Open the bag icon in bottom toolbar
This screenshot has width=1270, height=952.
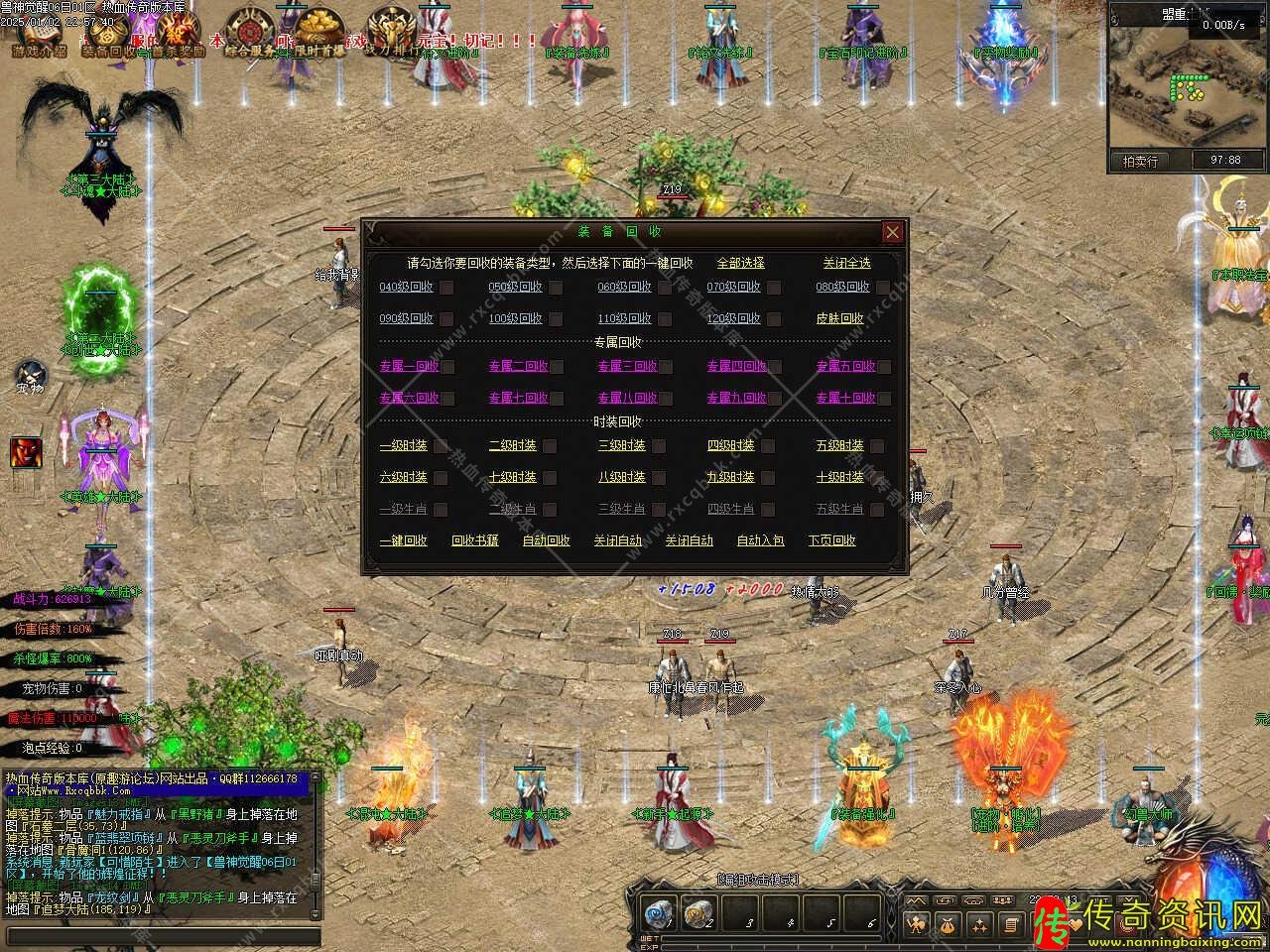[x=948, y=924]
